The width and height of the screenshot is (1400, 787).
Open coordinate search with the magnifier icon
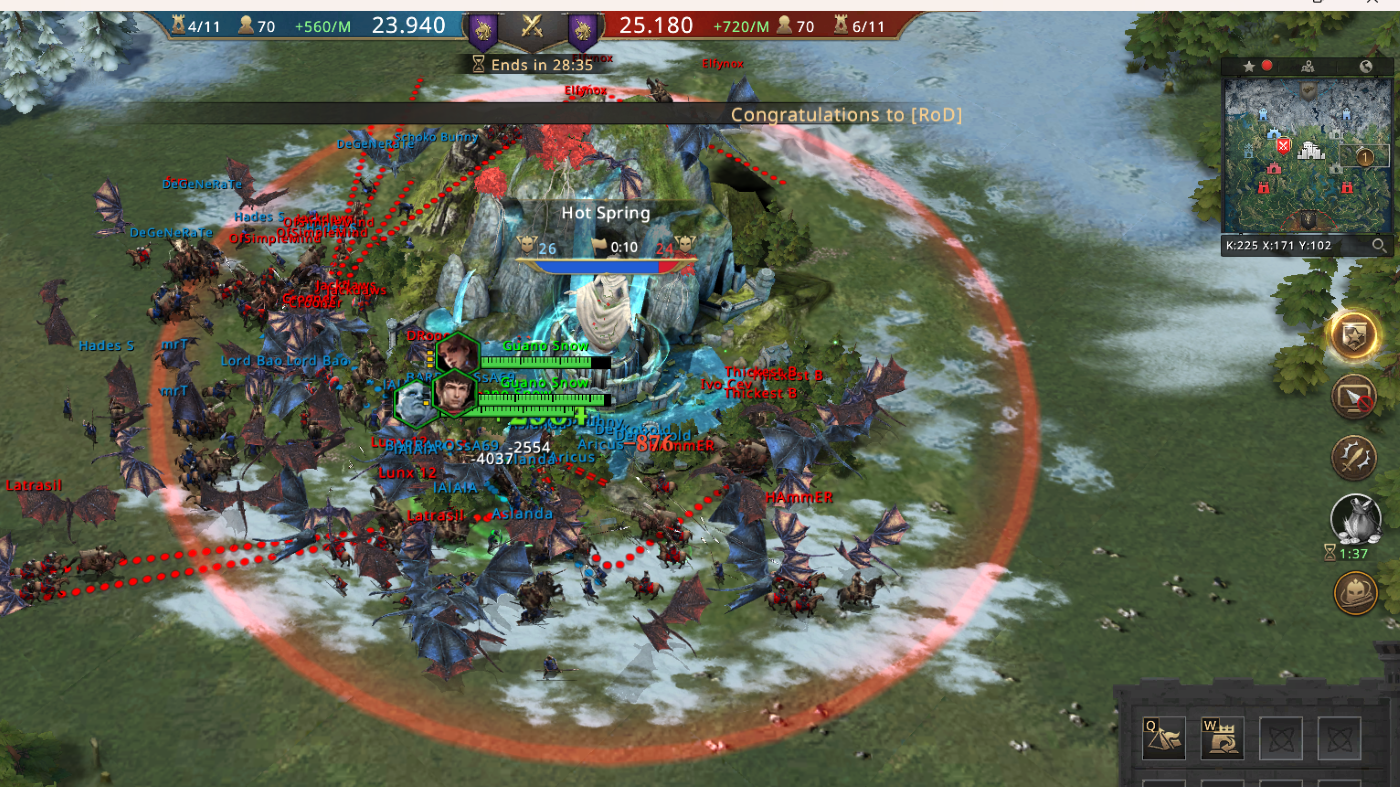(x=1379, y=245)
